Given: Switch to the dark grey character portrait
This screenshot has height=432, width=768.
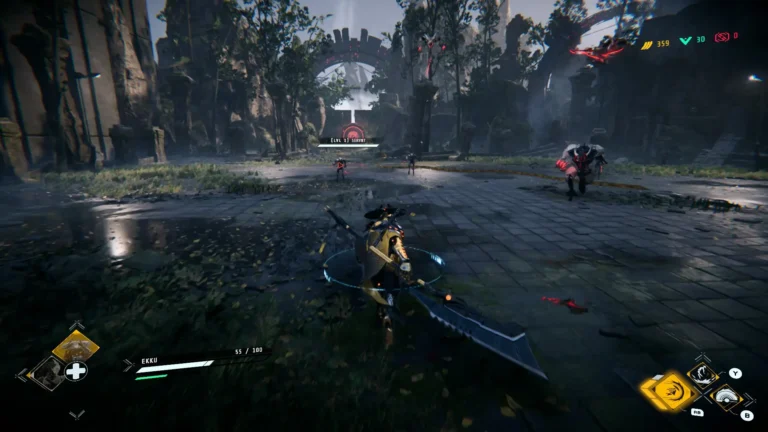Looking at the screenshot, I should (x=46, y=372).
